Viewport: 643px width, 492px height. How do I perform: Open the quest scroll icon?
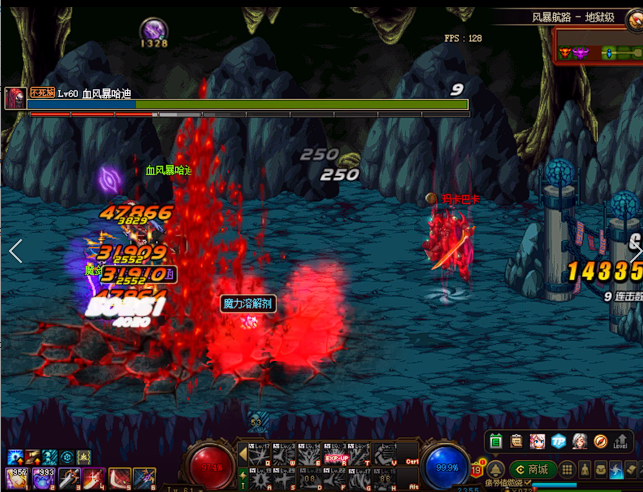click(x=516, y=441)
